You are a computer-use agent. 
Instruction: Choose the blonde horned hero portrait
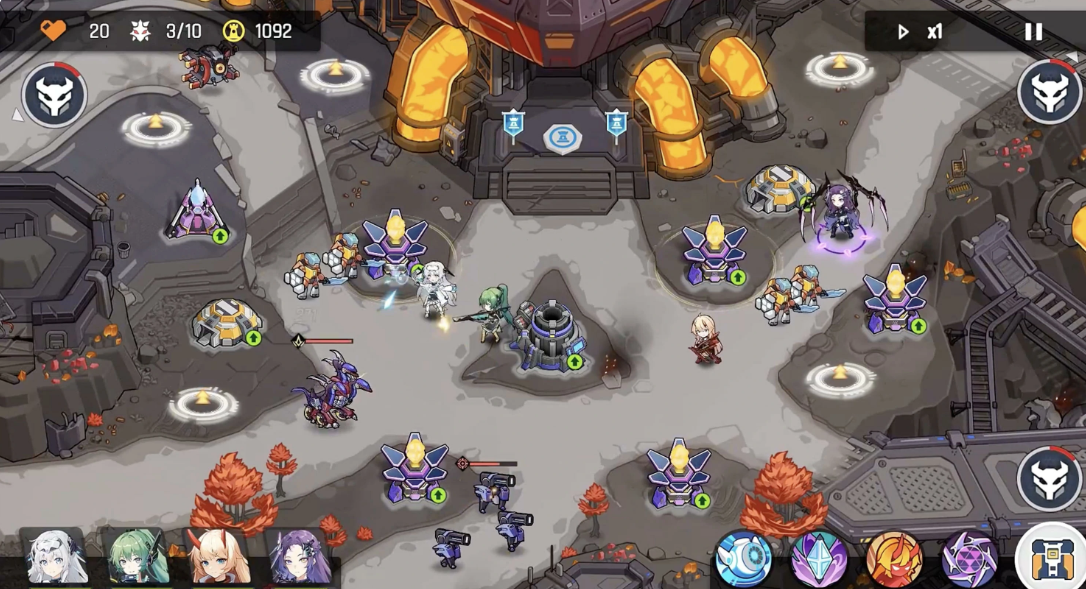(218, 557)
